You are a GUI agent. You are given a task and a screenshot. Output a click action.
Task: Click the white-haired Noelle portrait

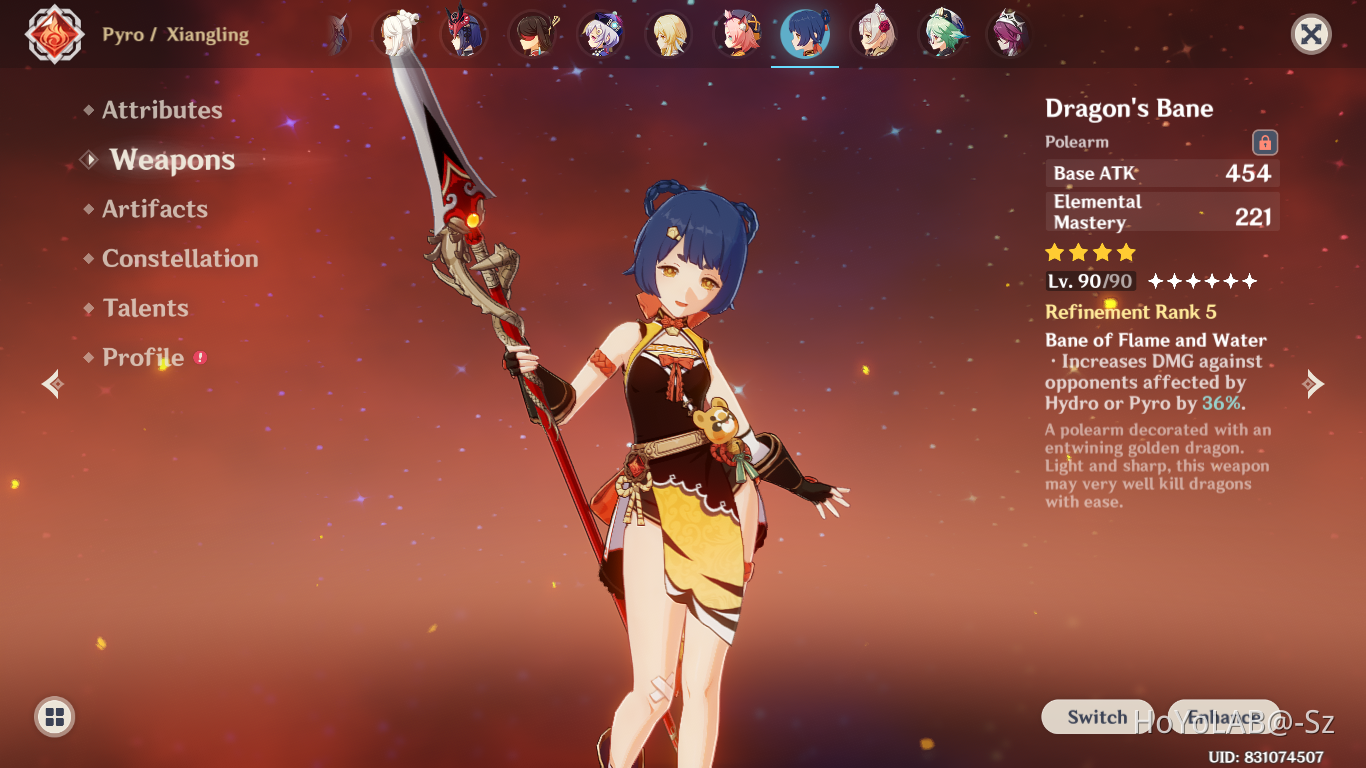[873, 33]
